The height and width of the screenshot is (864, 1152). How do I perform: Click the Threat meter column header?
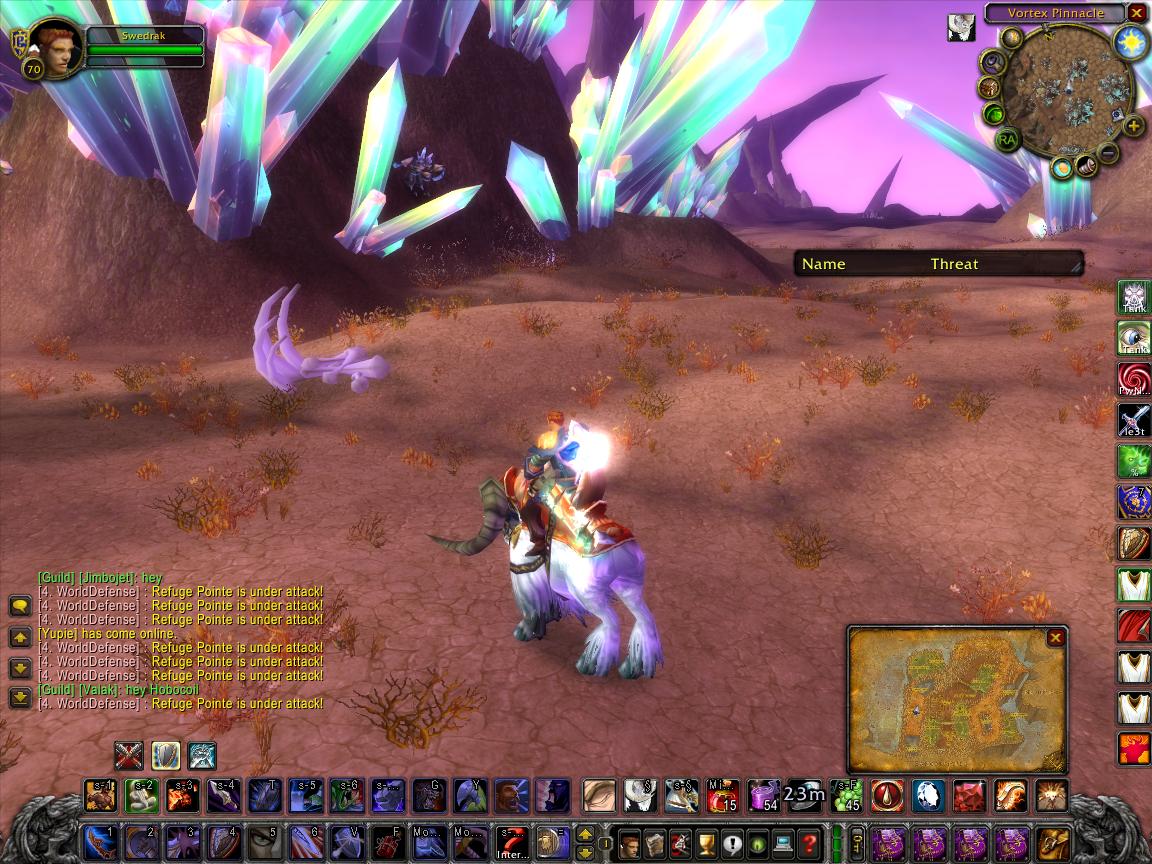pos(954,264)
